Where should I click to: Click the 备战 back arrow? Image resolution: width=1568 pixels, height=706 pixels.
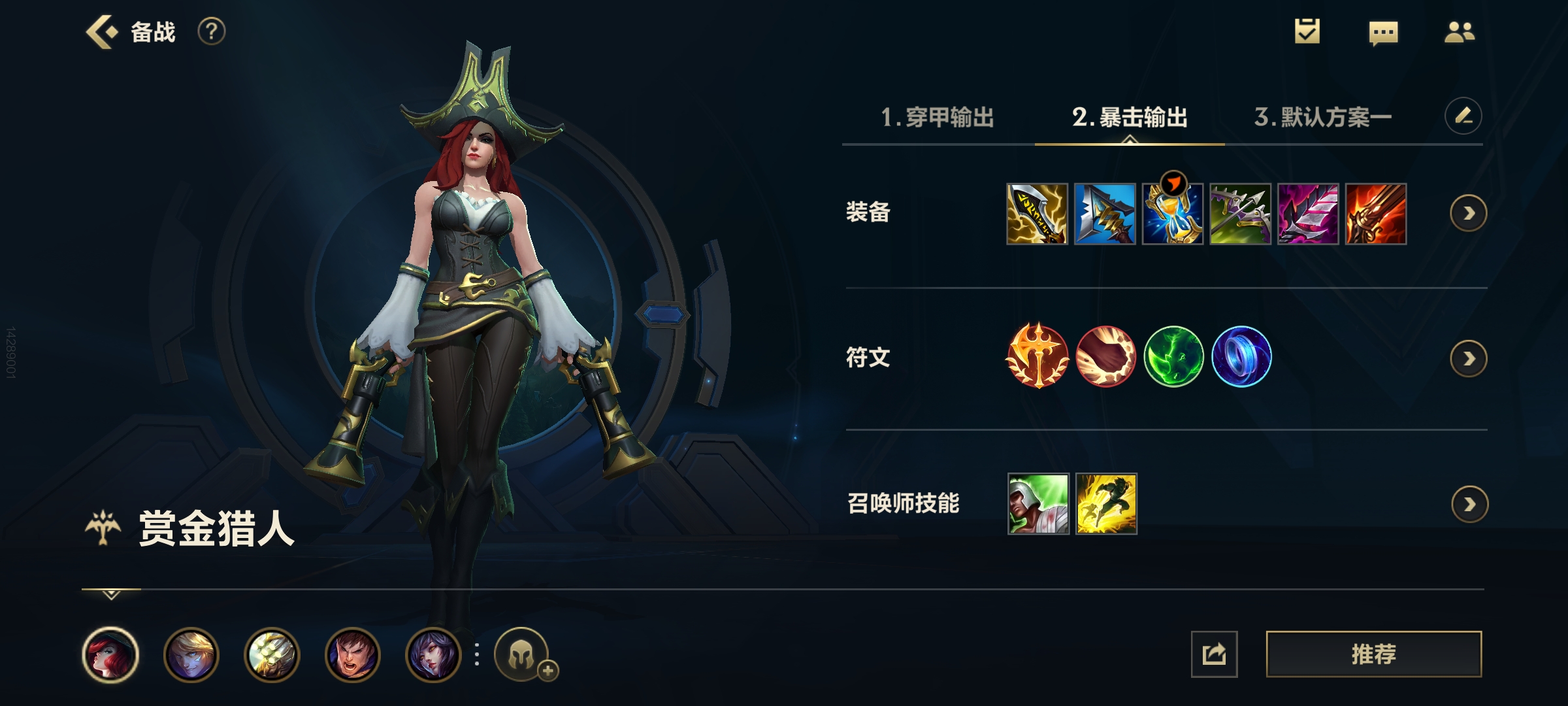click(x=101, y=31)
